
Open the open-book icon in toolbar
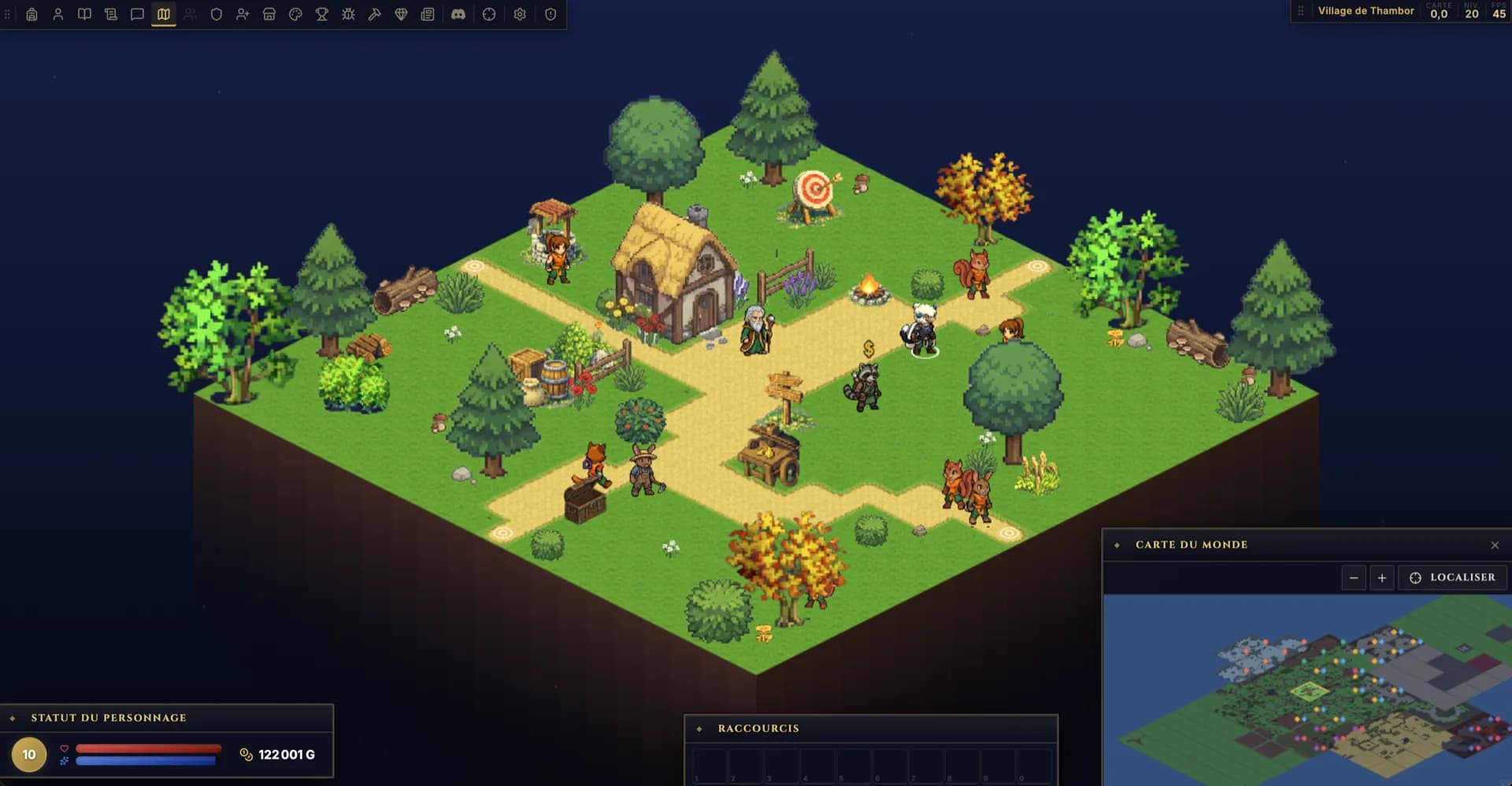pyautogui.click(x=84, y=14)
